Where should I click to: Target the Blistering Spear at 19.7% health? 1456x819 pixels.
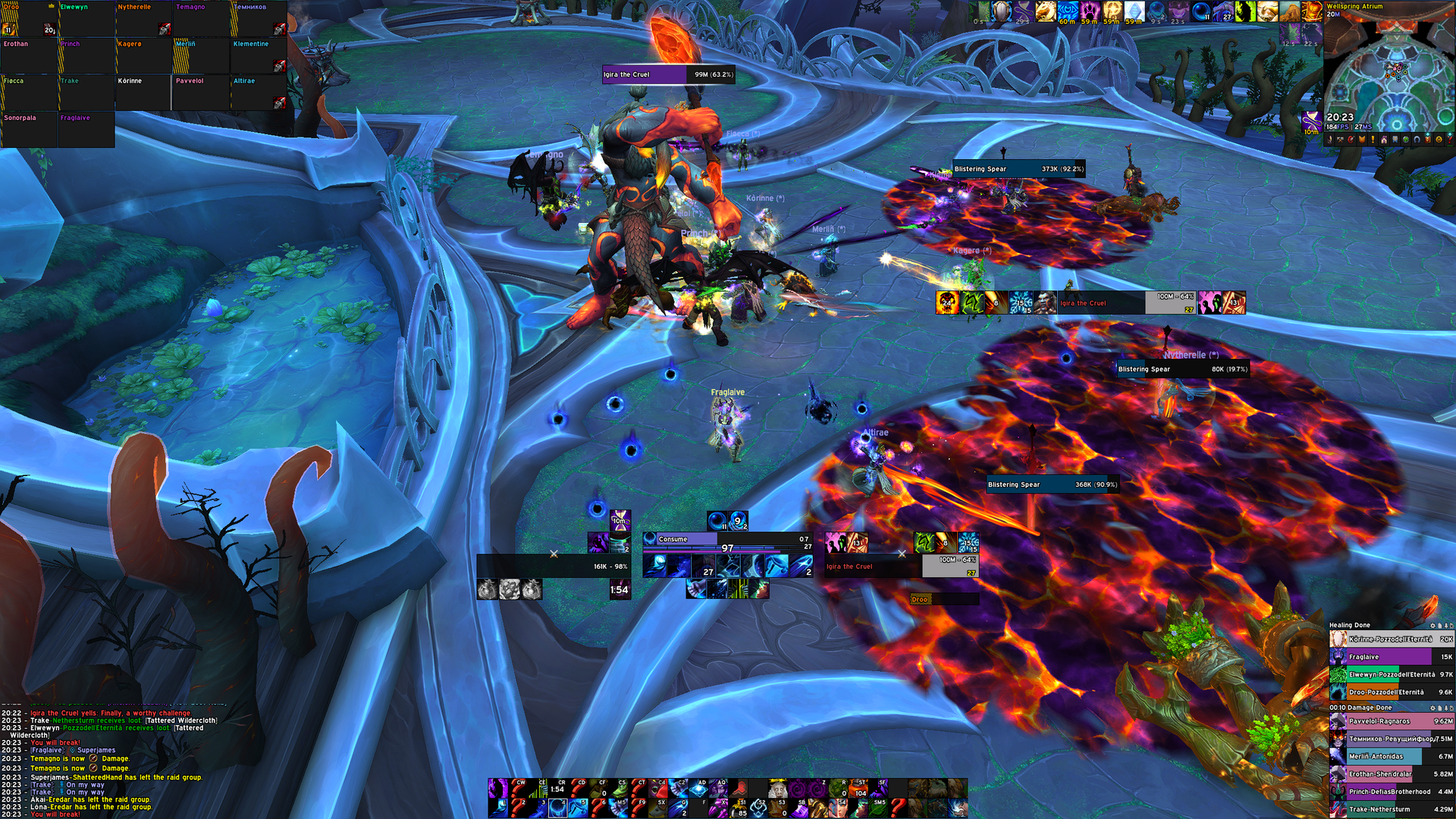click(1182, 369)
